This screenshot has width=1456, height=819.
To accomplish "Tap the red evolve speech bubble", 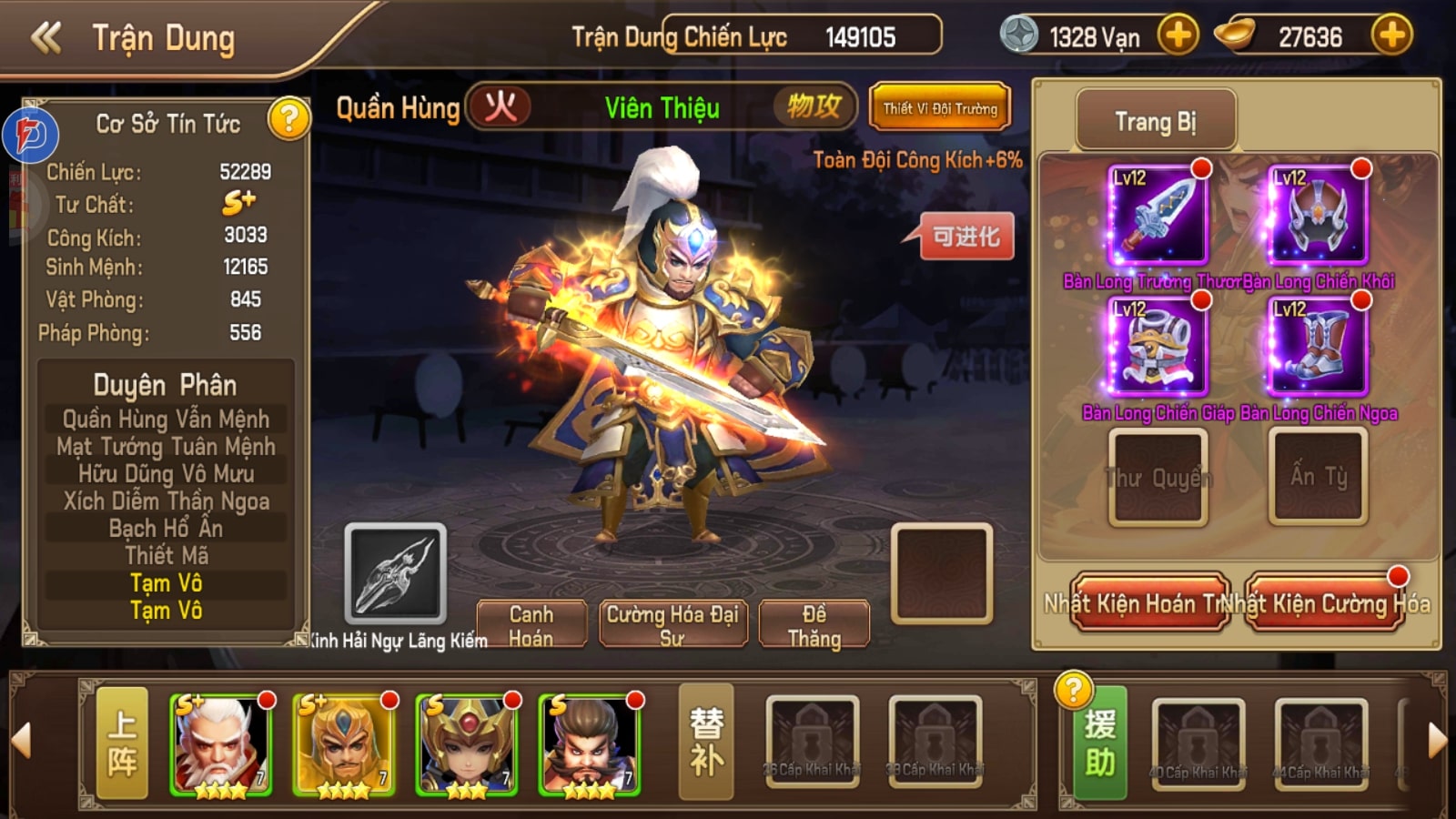I will coord(966,238).
